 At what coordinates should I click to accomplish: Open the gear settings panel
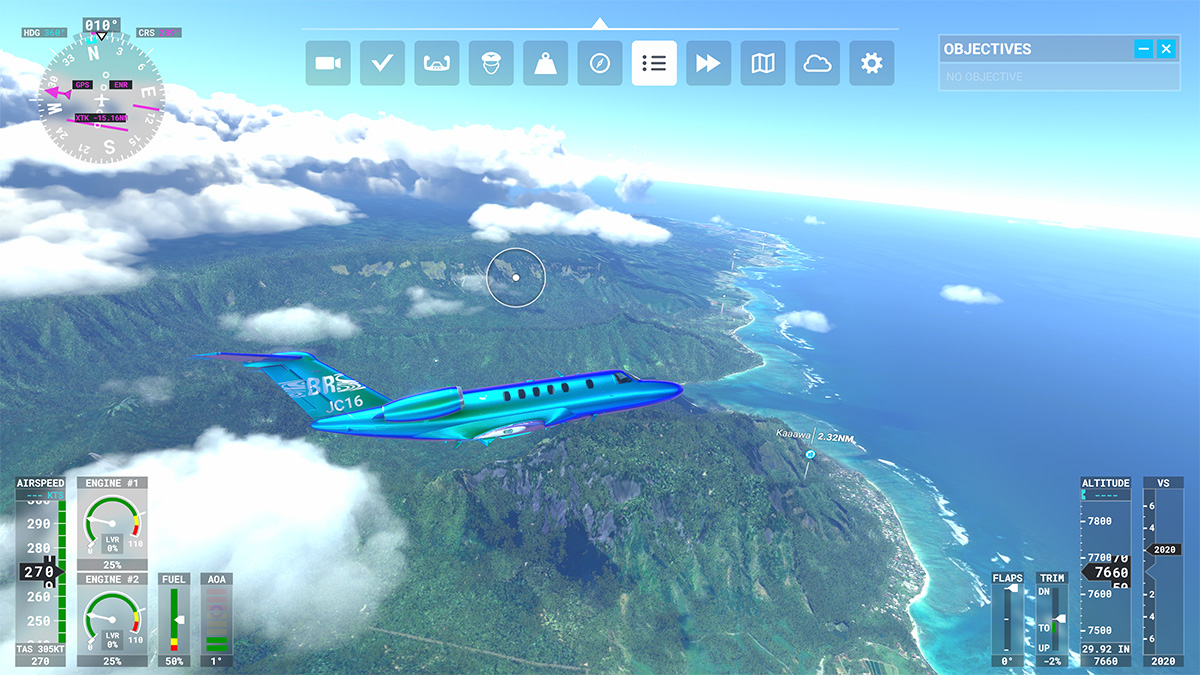872,63
